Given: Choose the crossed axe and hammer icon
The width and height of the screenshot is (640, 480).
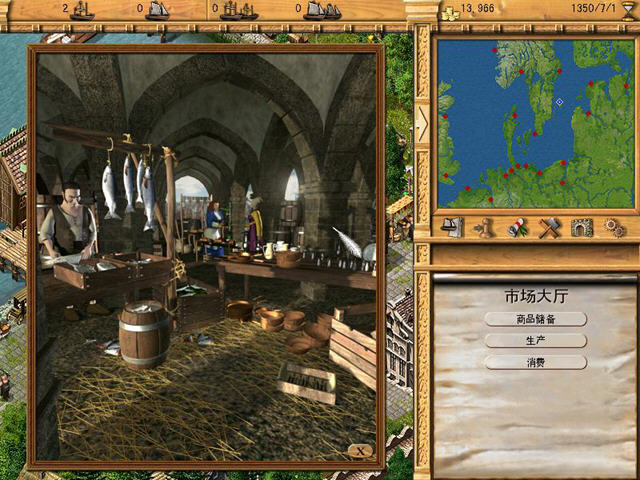Looking at the screenshot, I should (548, 228).
